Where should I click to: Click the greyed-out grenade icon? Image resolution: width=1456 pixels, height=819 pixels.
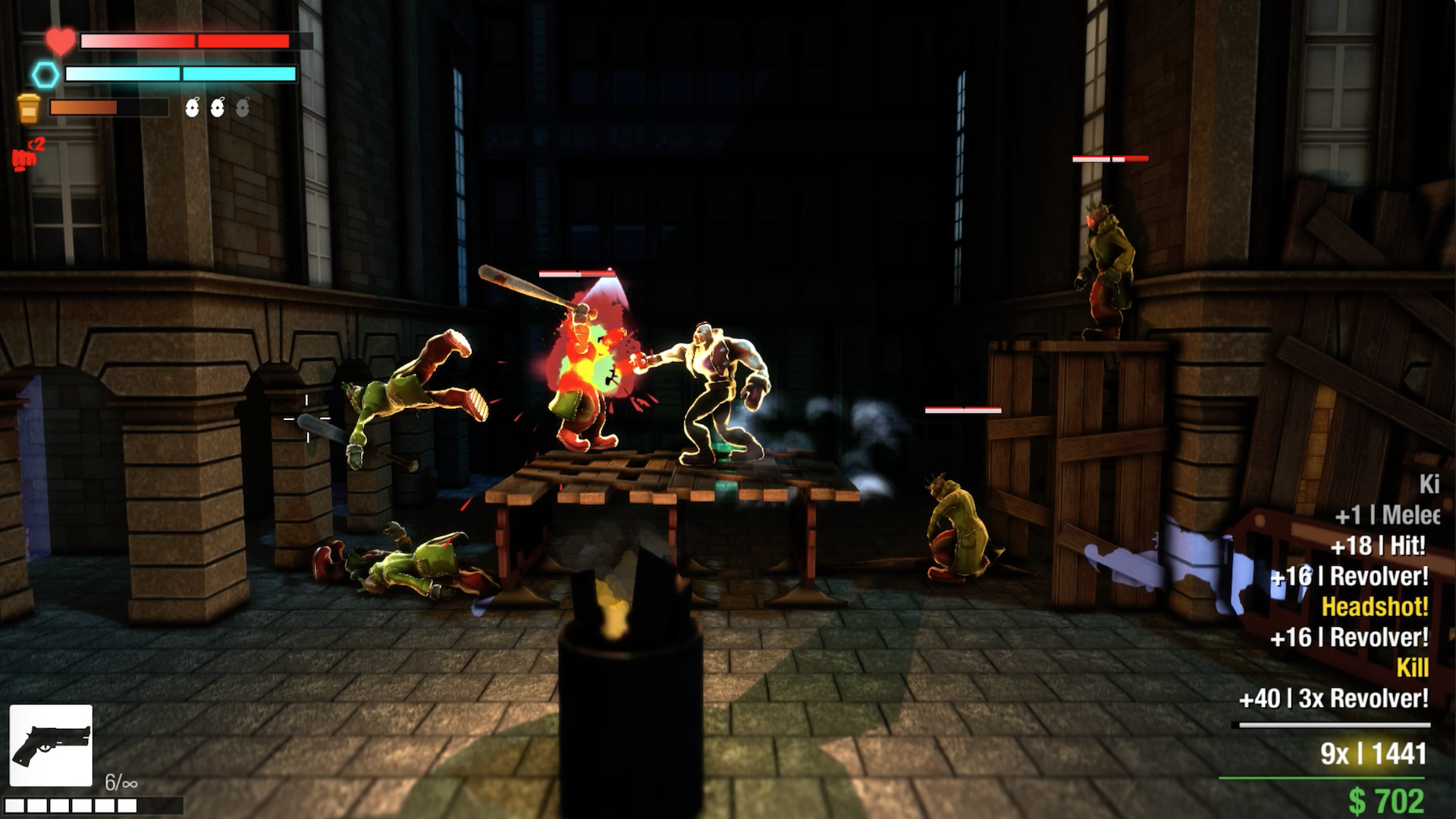click(x=243, y=108)
